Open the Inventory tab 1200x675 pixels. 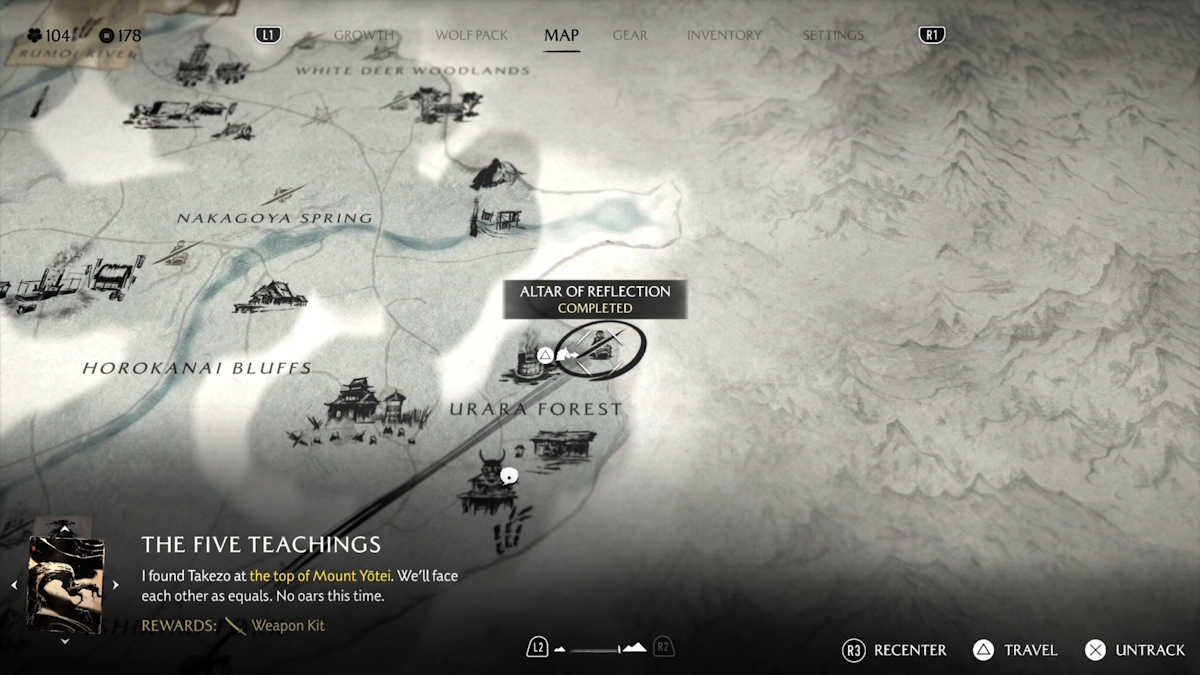click(x=724, y=35)
